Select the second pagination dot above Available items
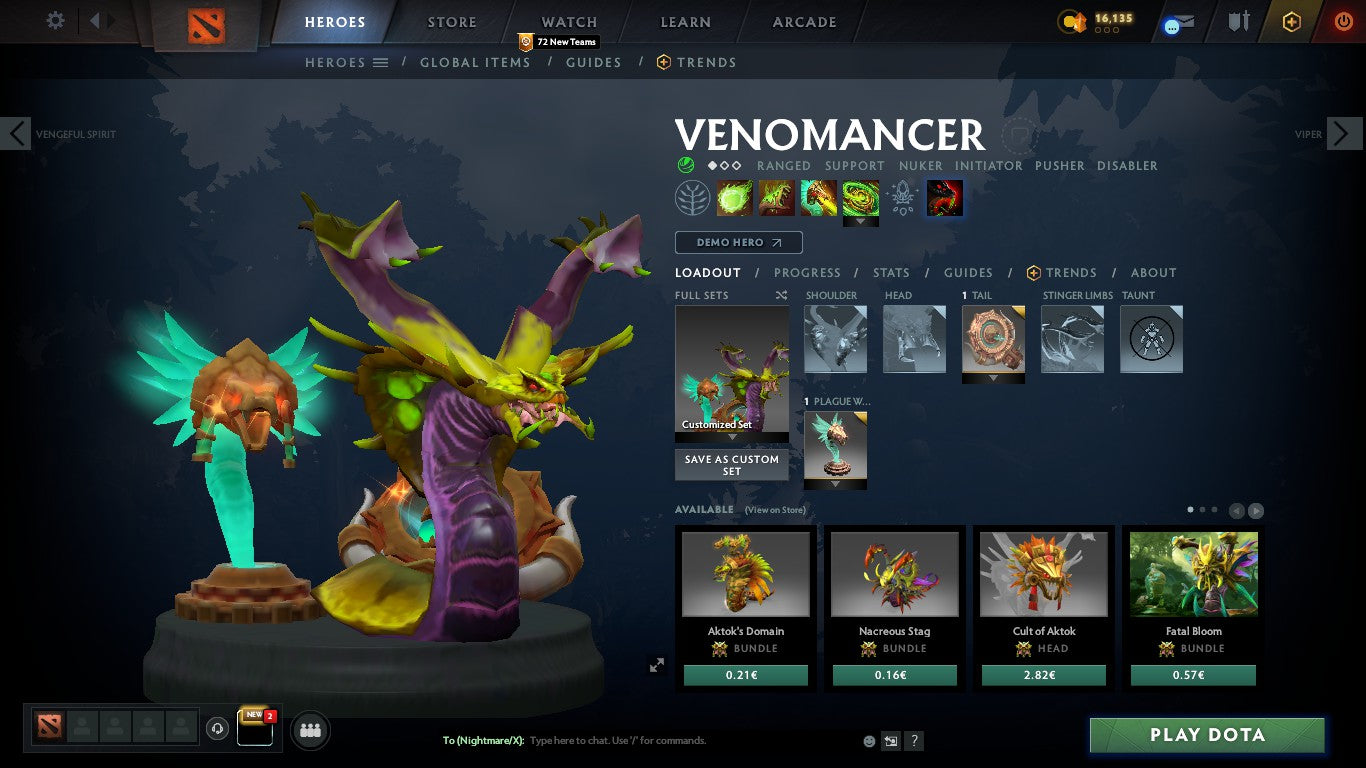Viewport: 1366px width, 768px height. point(1204,508)
